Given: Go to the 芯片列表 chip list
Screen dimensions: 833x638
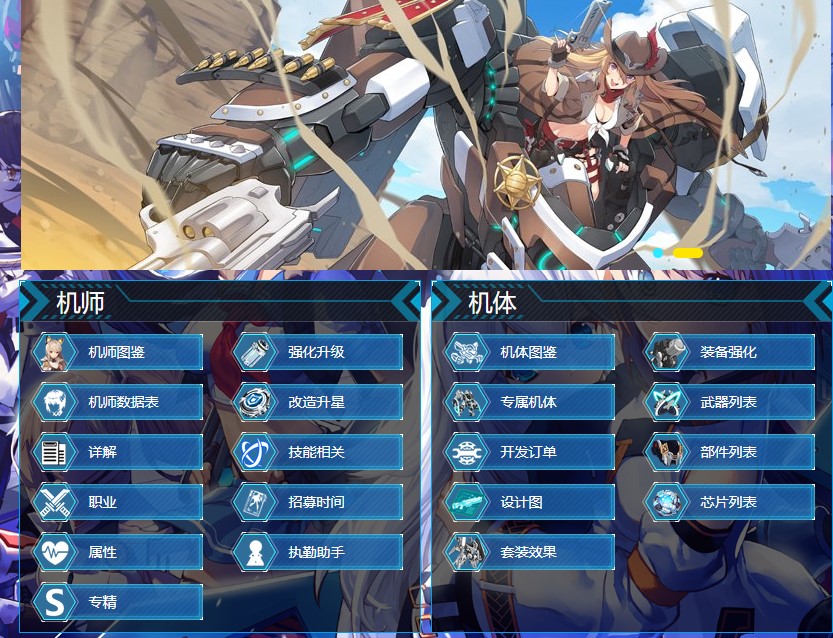Looking at the screenshot, I should 729,502.
